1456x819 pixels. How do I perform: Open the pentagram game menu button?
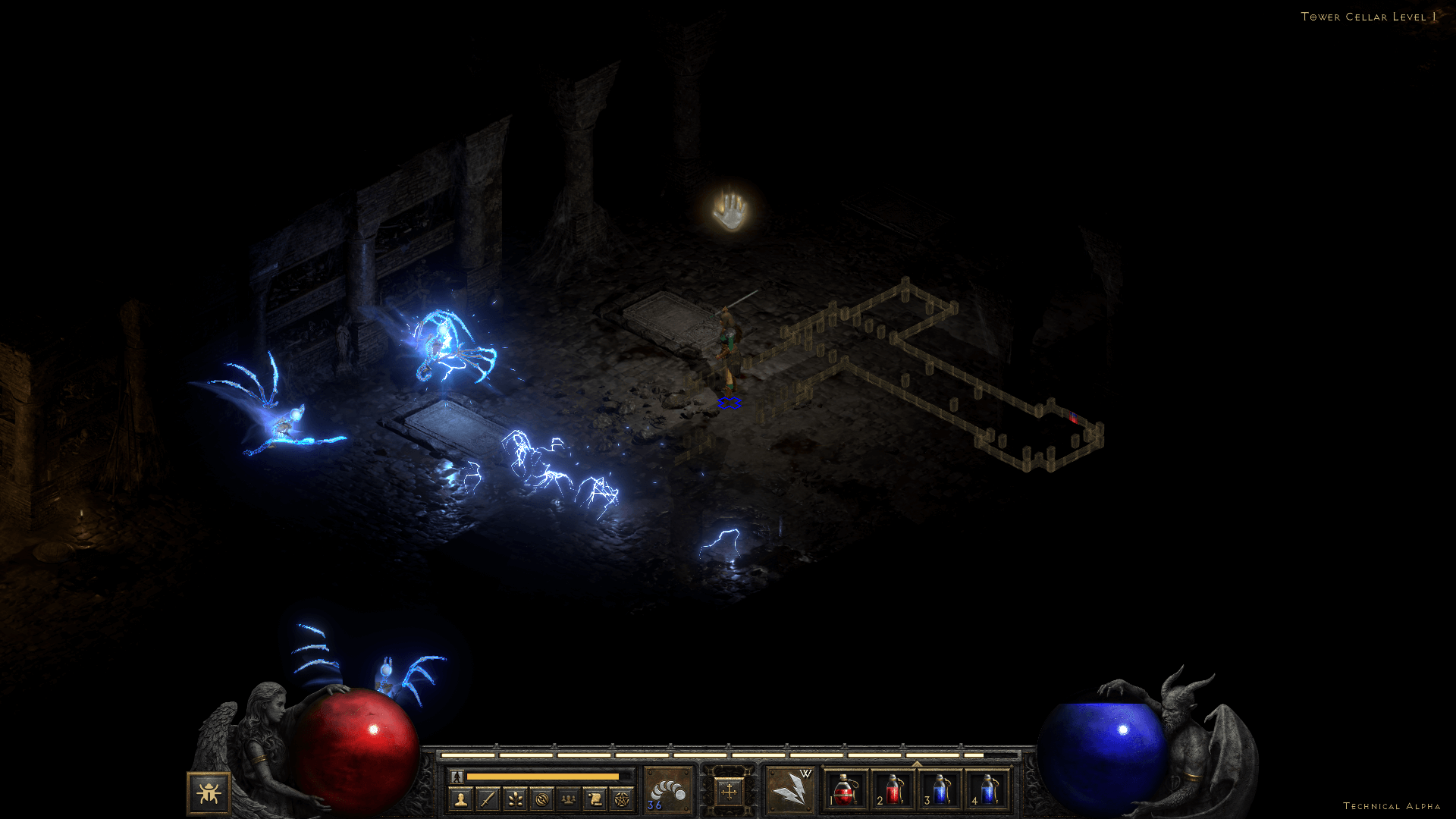[x=622, y=799]
